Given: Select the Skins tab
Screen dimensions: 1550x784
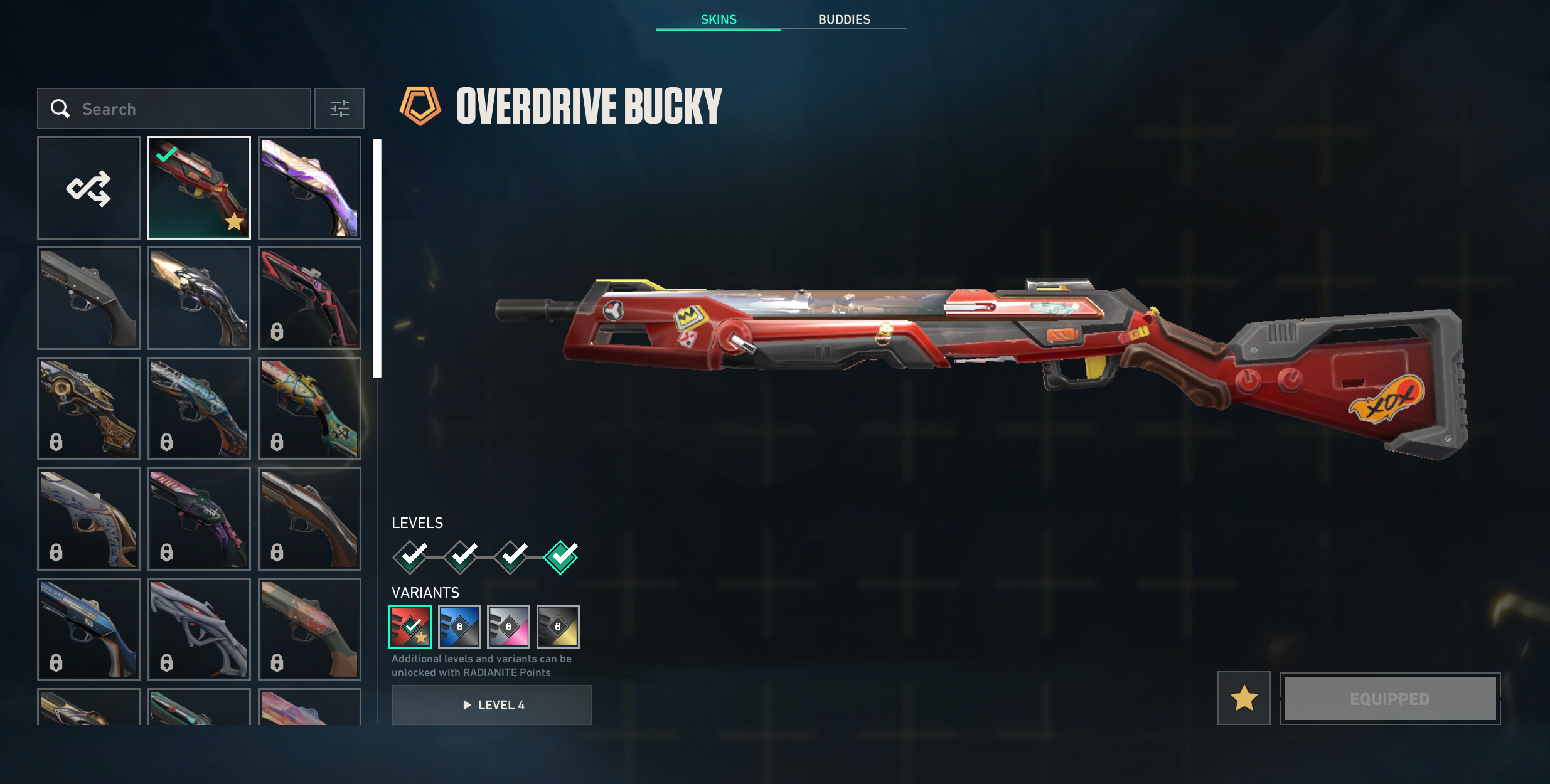Looking at the screenshot, I should 719,19.
